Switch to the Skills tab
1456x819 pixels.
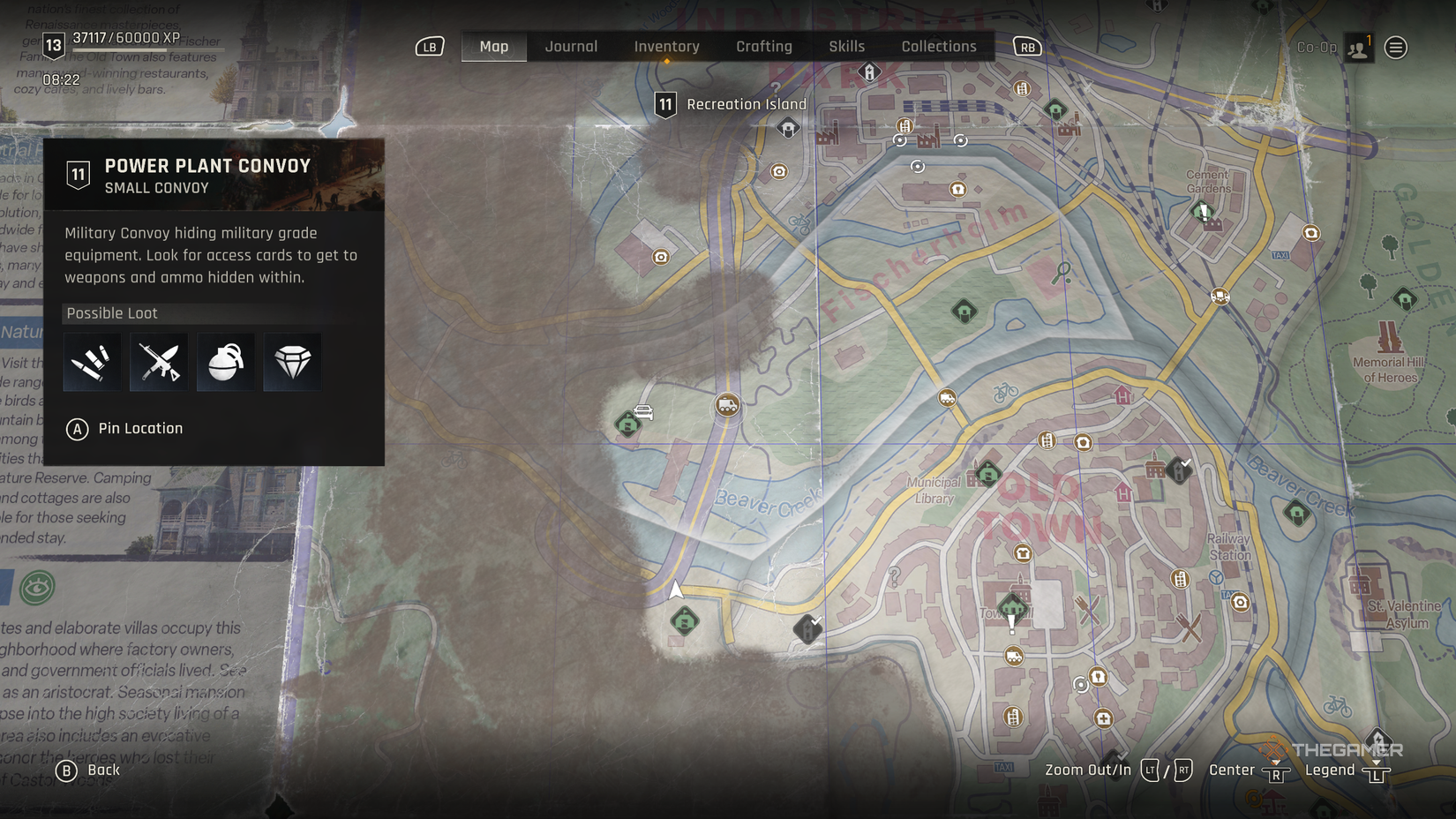click(845, 46)
